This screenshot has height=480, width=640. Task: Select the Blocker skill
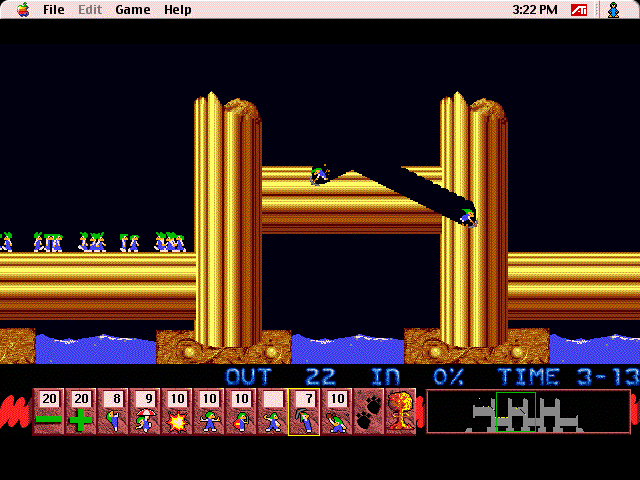coord(208,412)
